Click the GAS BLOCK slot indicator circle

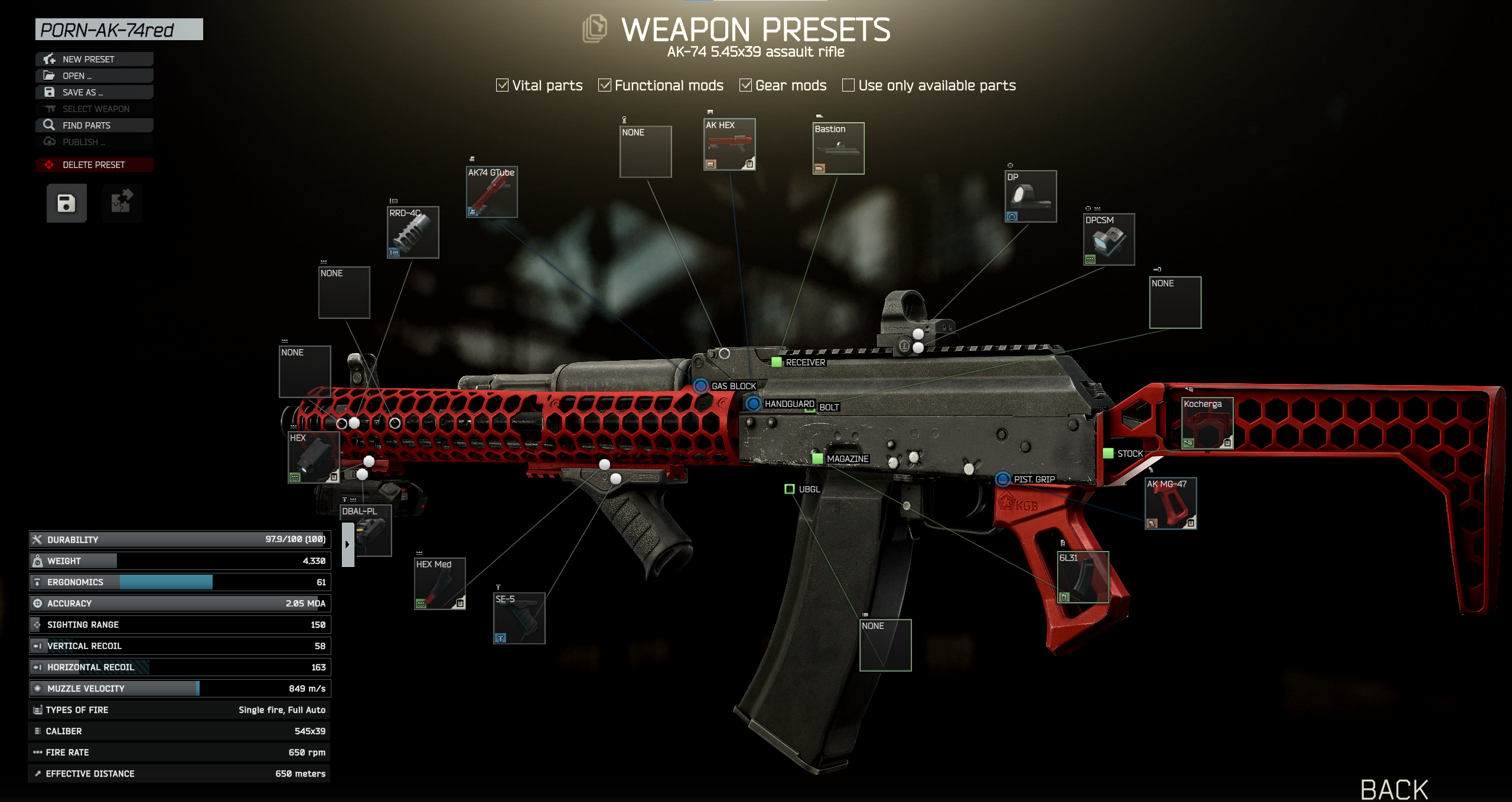click(x=700, y=386)
